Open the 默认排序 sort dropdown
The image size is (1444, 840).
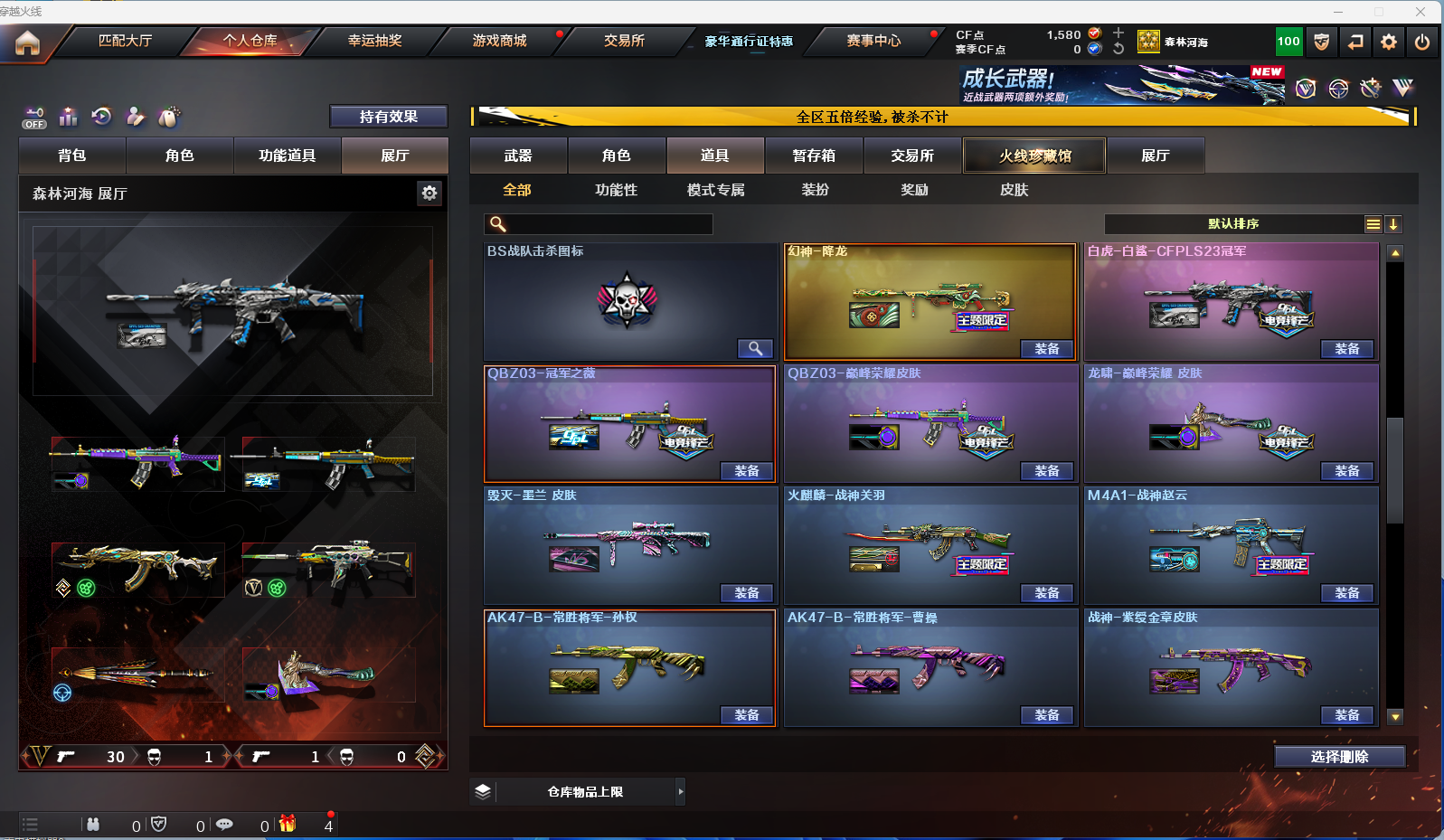tap(1233, 224)
